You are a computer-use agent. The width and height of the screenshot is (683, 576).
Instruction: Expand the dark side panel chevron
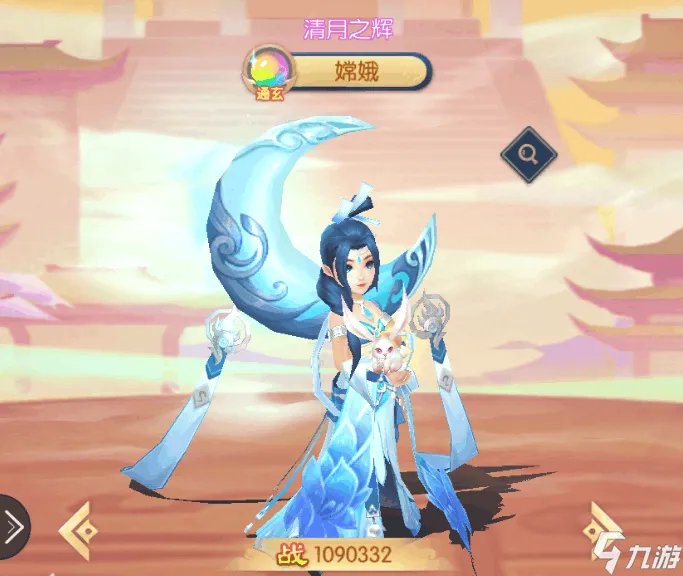(12, 526)
